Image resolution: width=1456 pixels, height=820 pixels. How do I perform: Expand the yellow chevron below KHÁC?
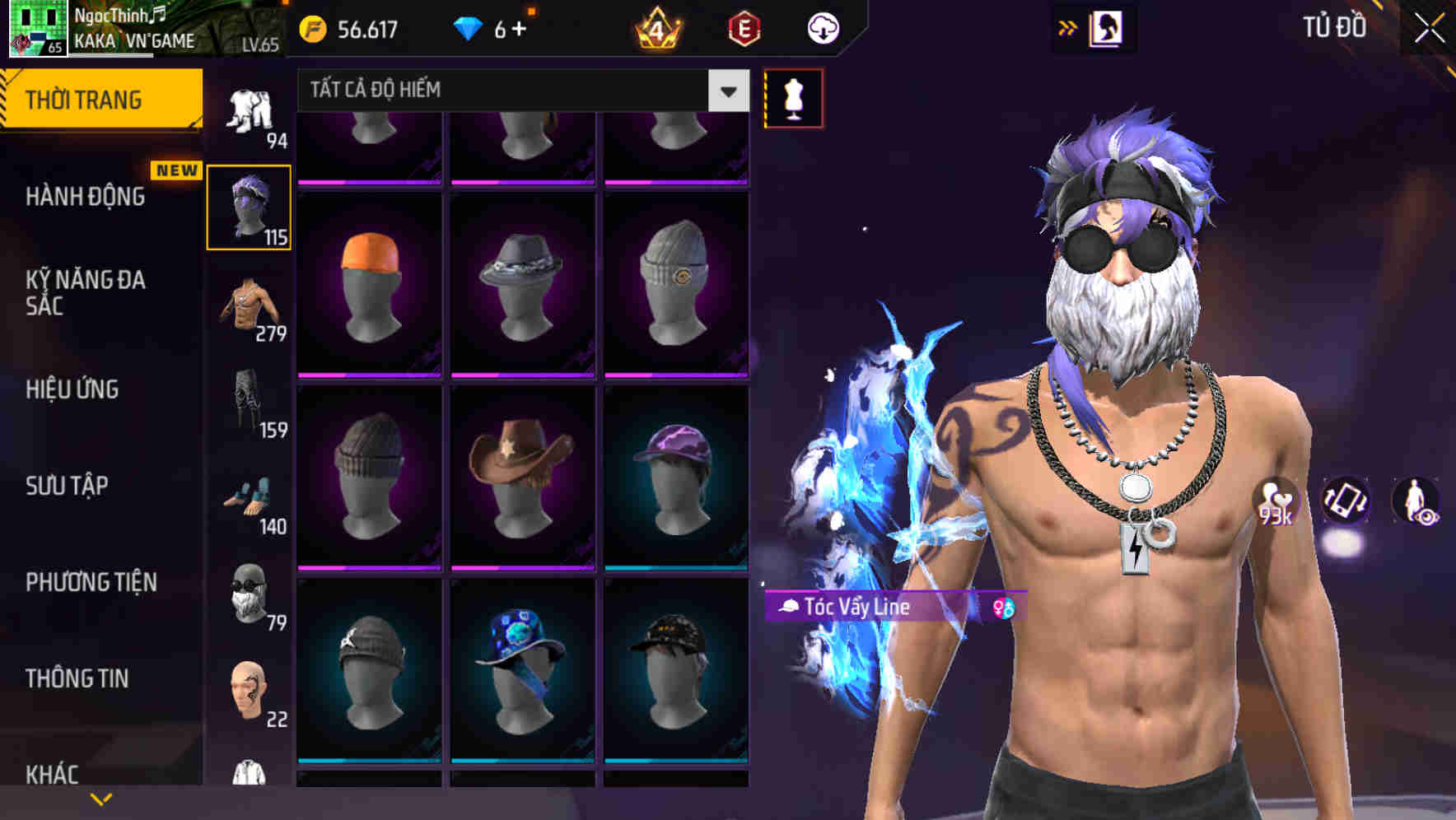[x=101, y=798]
